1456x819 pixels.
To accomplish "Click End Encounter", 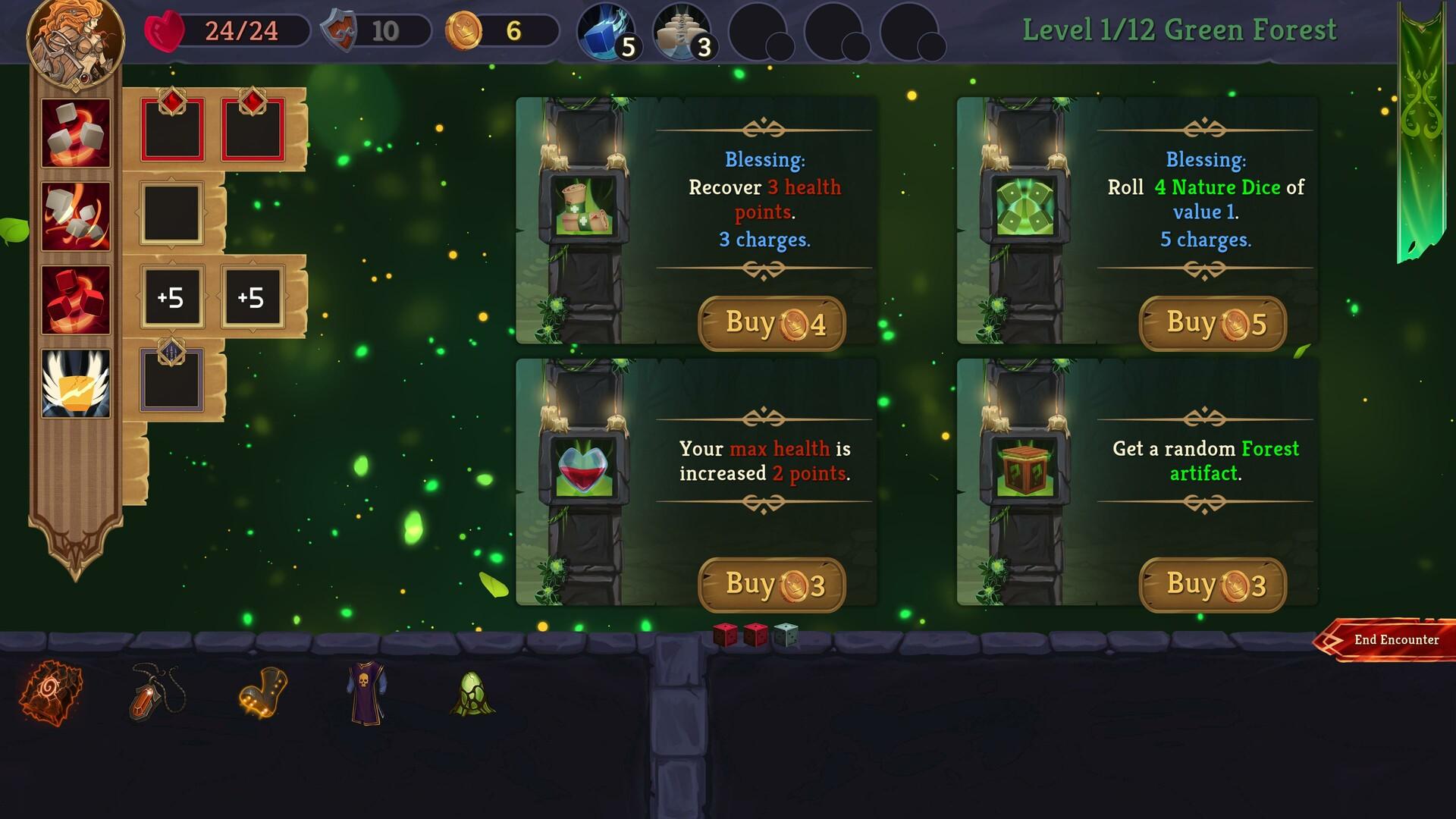I will [1395, 641].
